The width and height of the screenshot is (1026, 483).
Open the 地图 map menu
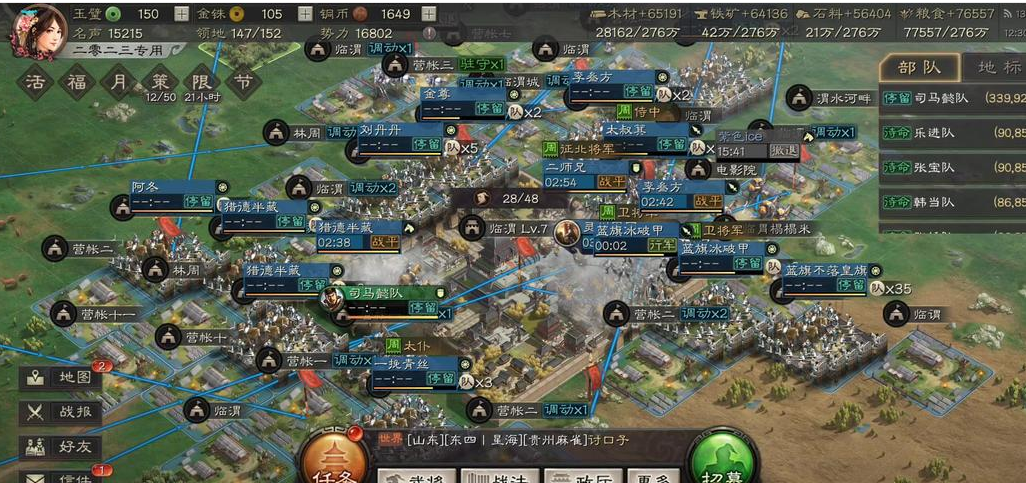coord(61,378)
